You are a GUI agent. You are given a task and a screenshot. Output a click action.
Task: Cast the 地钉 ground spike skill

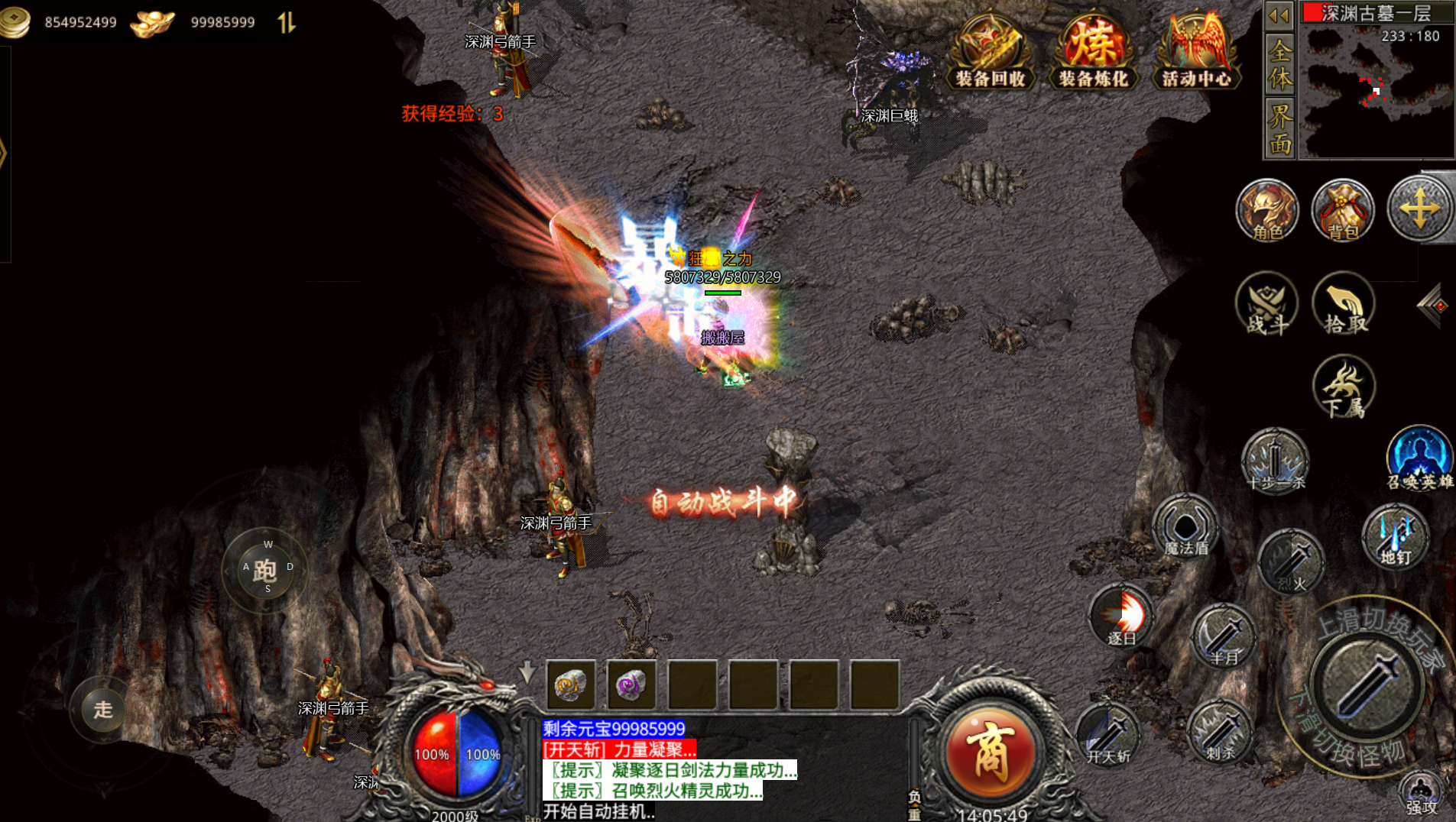pyautogui.click(x=1396, y=536)
